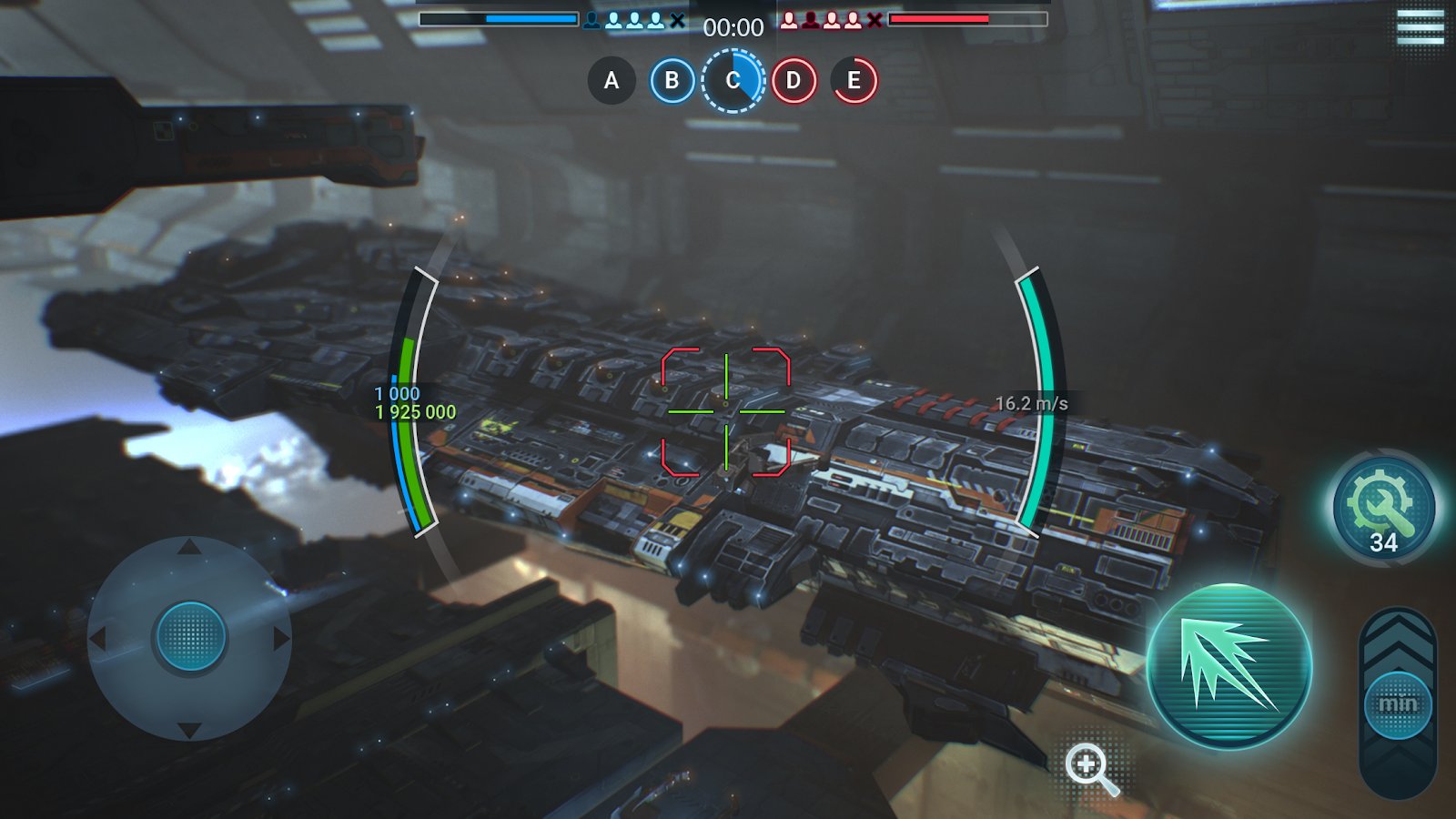Select capture point B marker
The height and width of the screenshot is (819, 1456).
click(x=672, y=80)
